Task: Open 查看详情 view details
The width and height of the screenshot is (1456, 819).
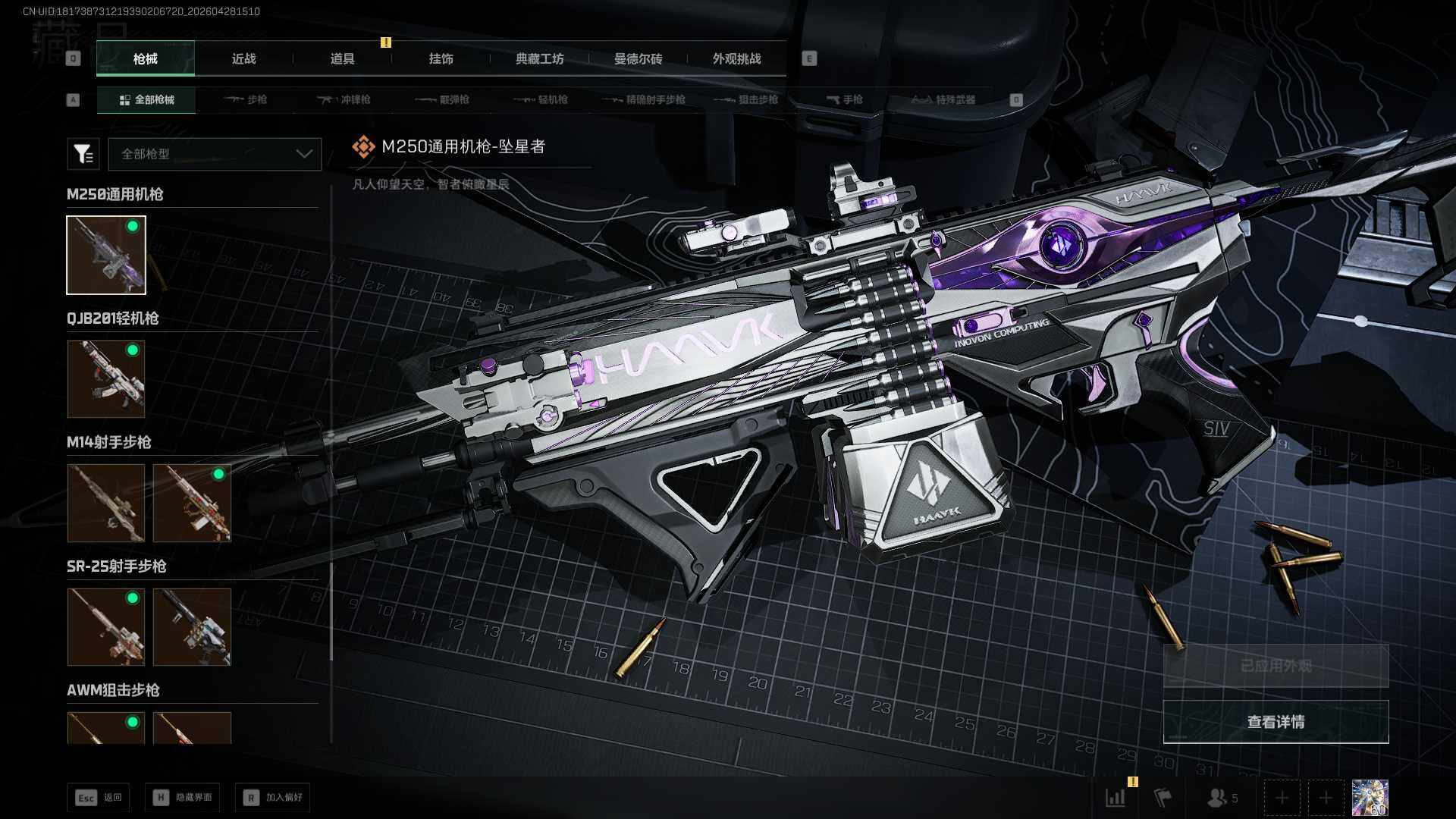Action: pos(1276,722)
